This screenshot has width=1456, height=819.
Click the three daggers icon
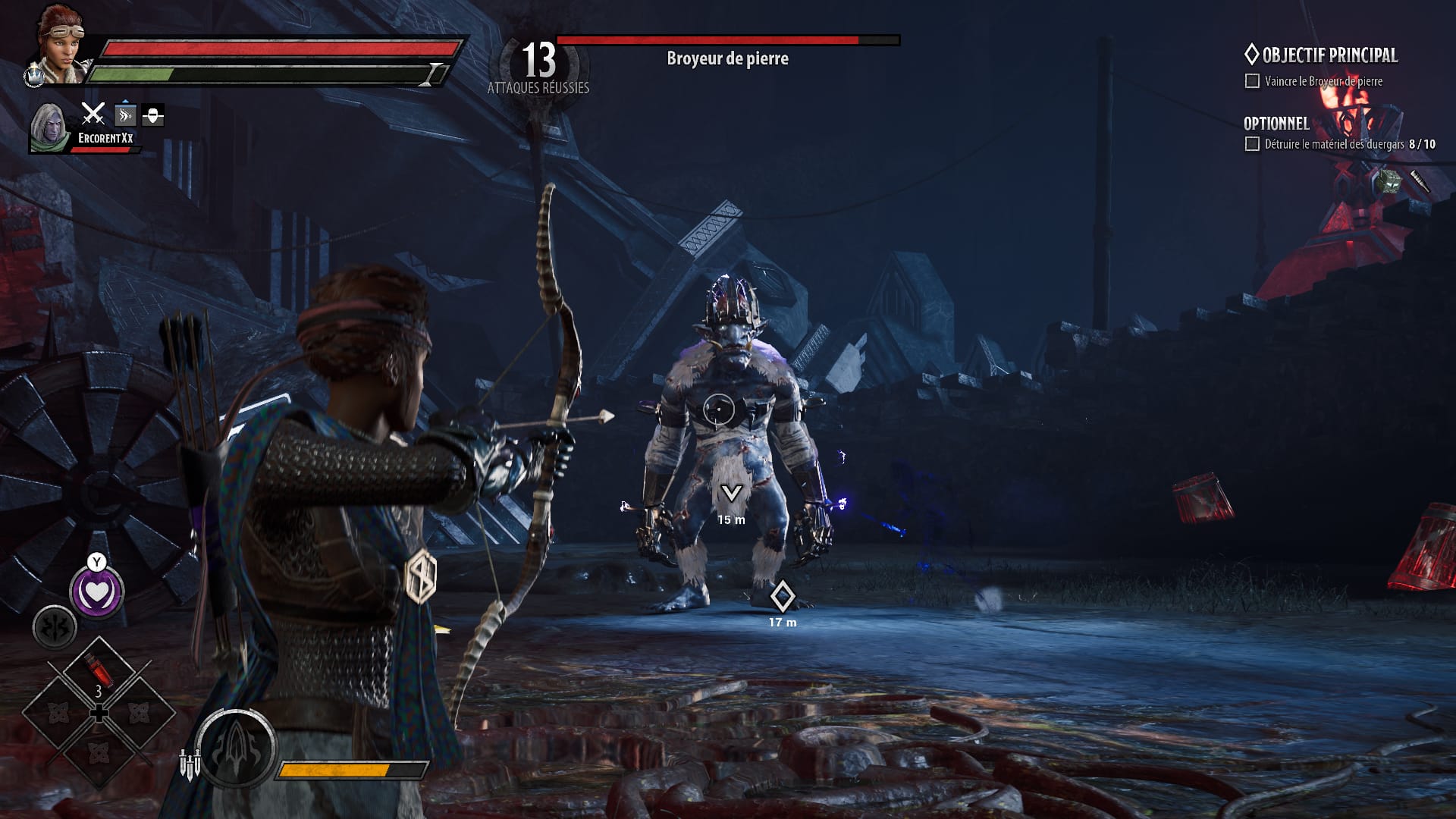point(190,763)
